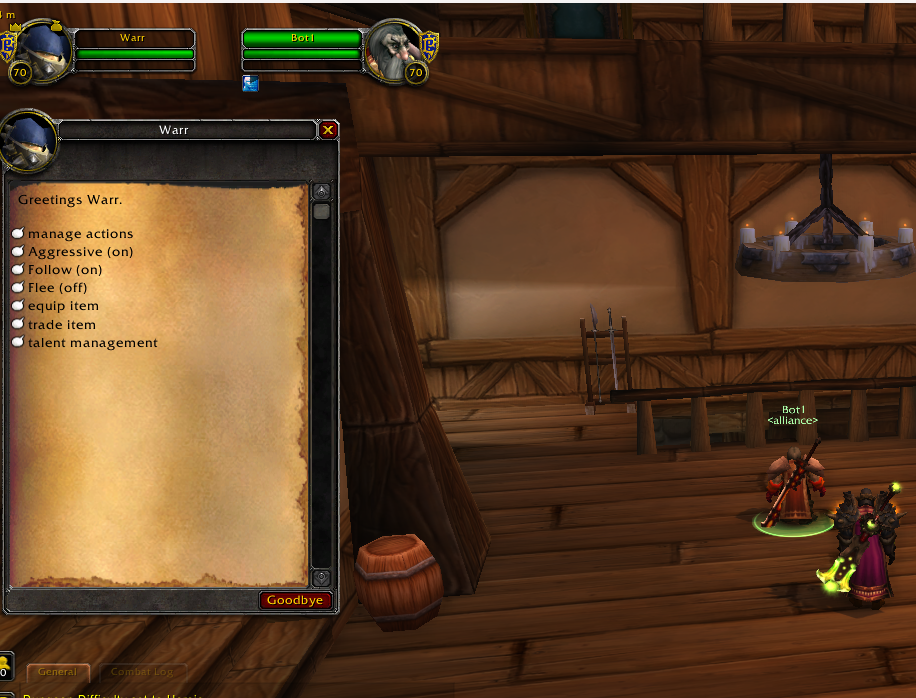The width and height of the screenshot is (916, 698).
Task: Choose the "trade item" dialogue option
Action: point(62,324)
